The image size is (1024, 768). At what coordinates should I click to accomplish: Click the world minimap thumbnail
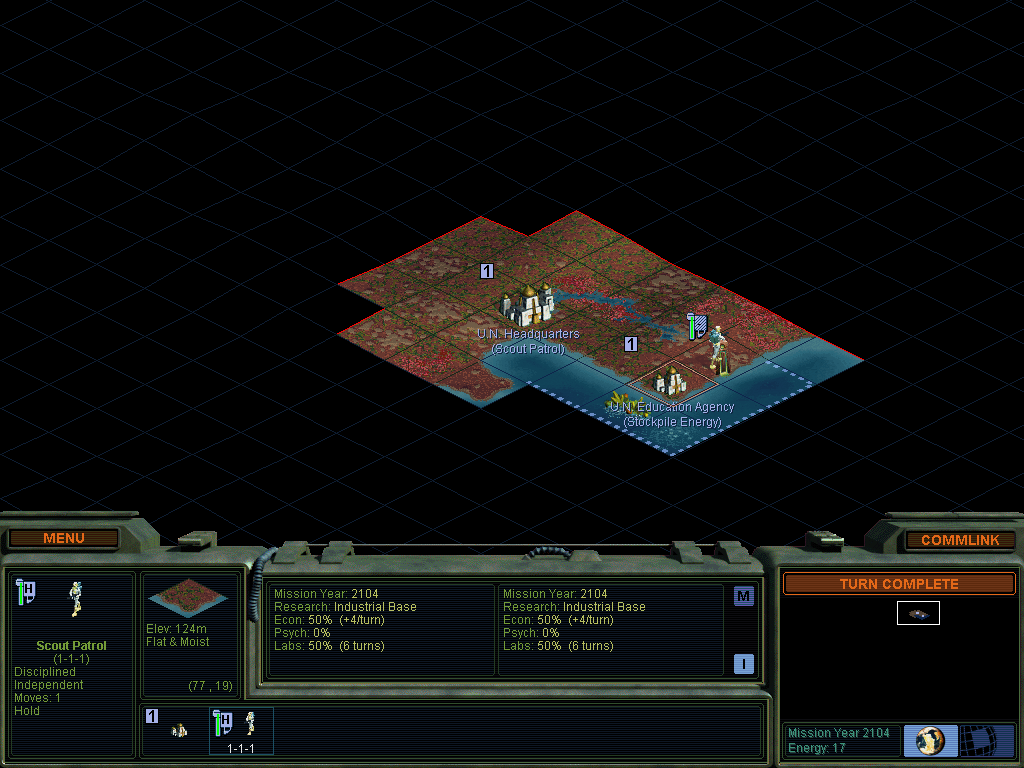click(x=918, y=613)
